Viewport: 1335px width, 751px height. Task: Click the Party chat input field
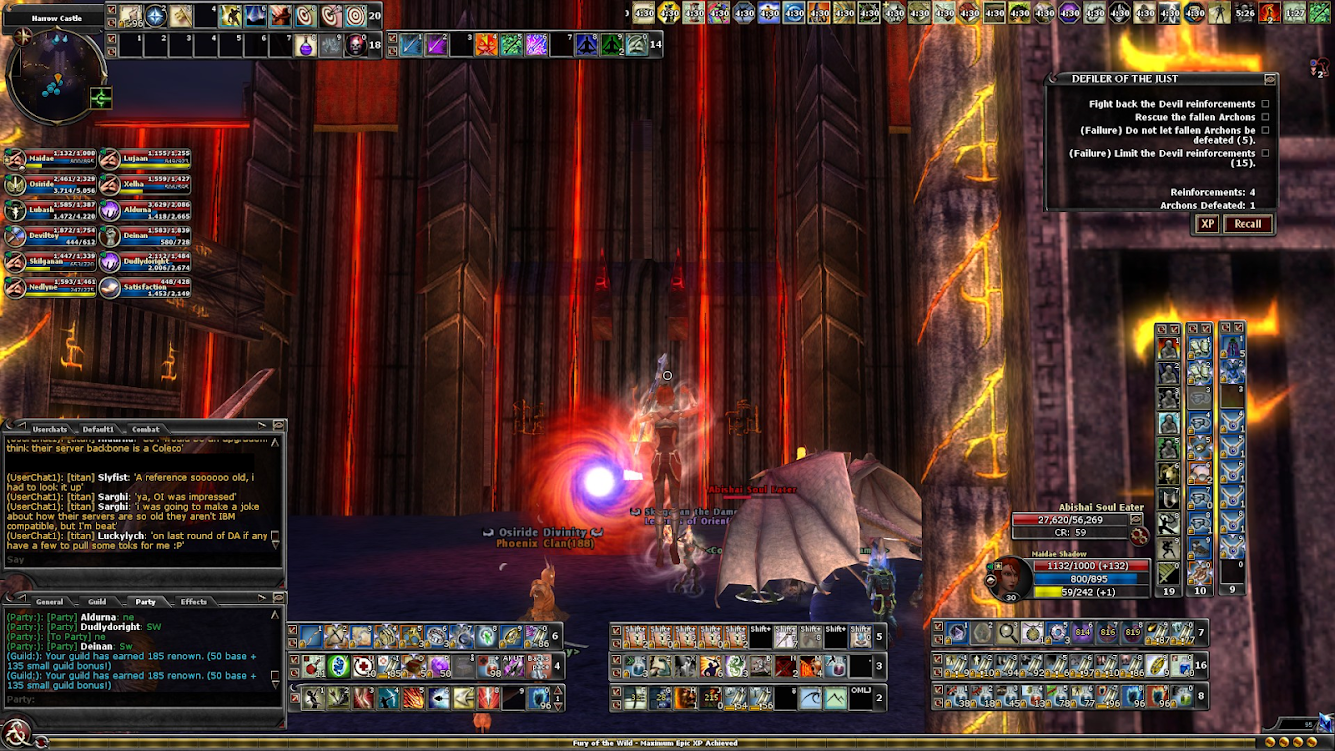click(140, 699)
